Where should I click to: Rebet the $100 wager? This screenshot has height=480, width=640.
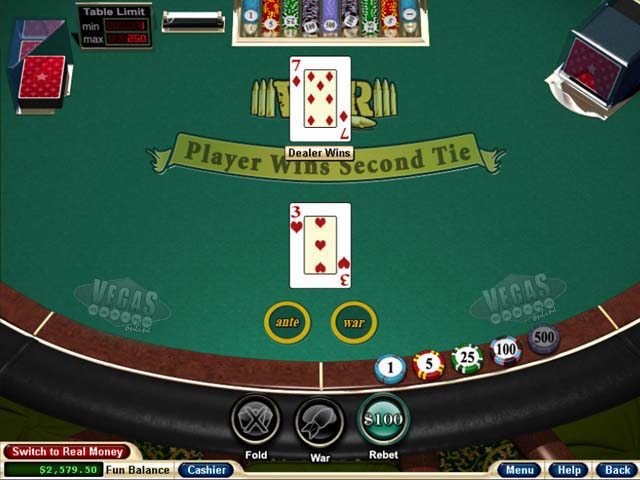pyautogui.click(x=383, y=420)
